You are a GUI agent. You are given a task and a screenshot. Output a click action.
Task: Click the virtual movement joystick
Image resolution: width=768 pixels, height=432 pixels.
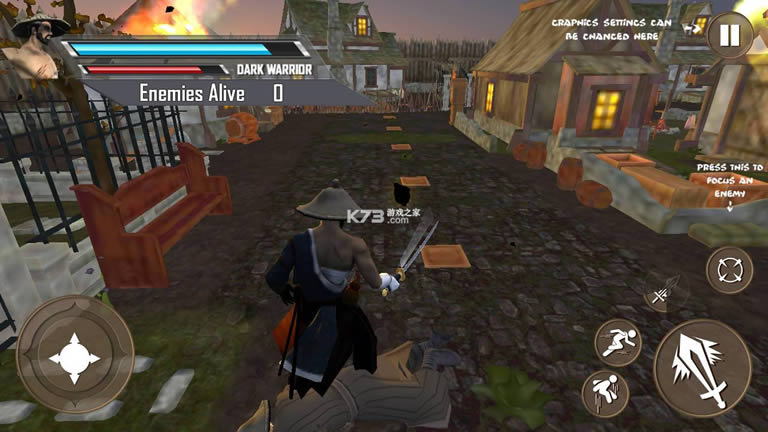75,354
